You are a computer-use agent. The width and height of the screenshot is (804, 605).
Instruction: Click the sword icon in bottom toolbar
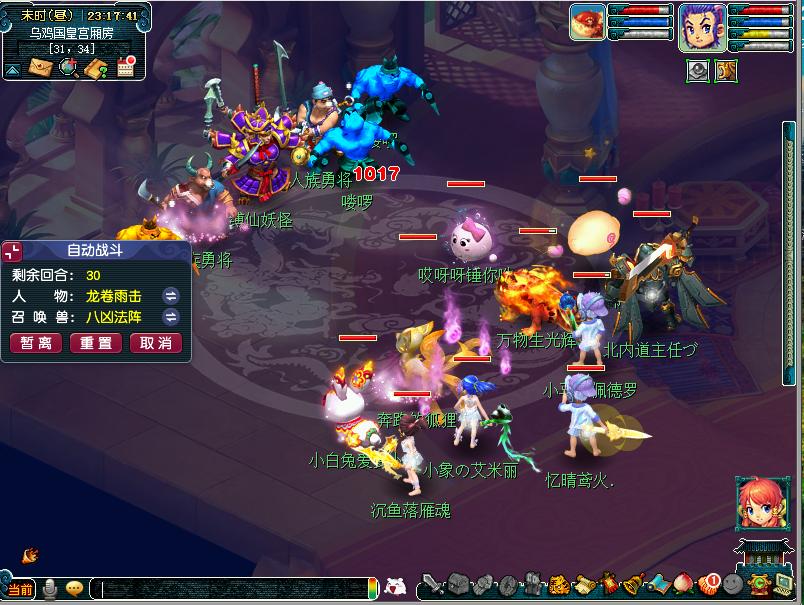point(431,584)
